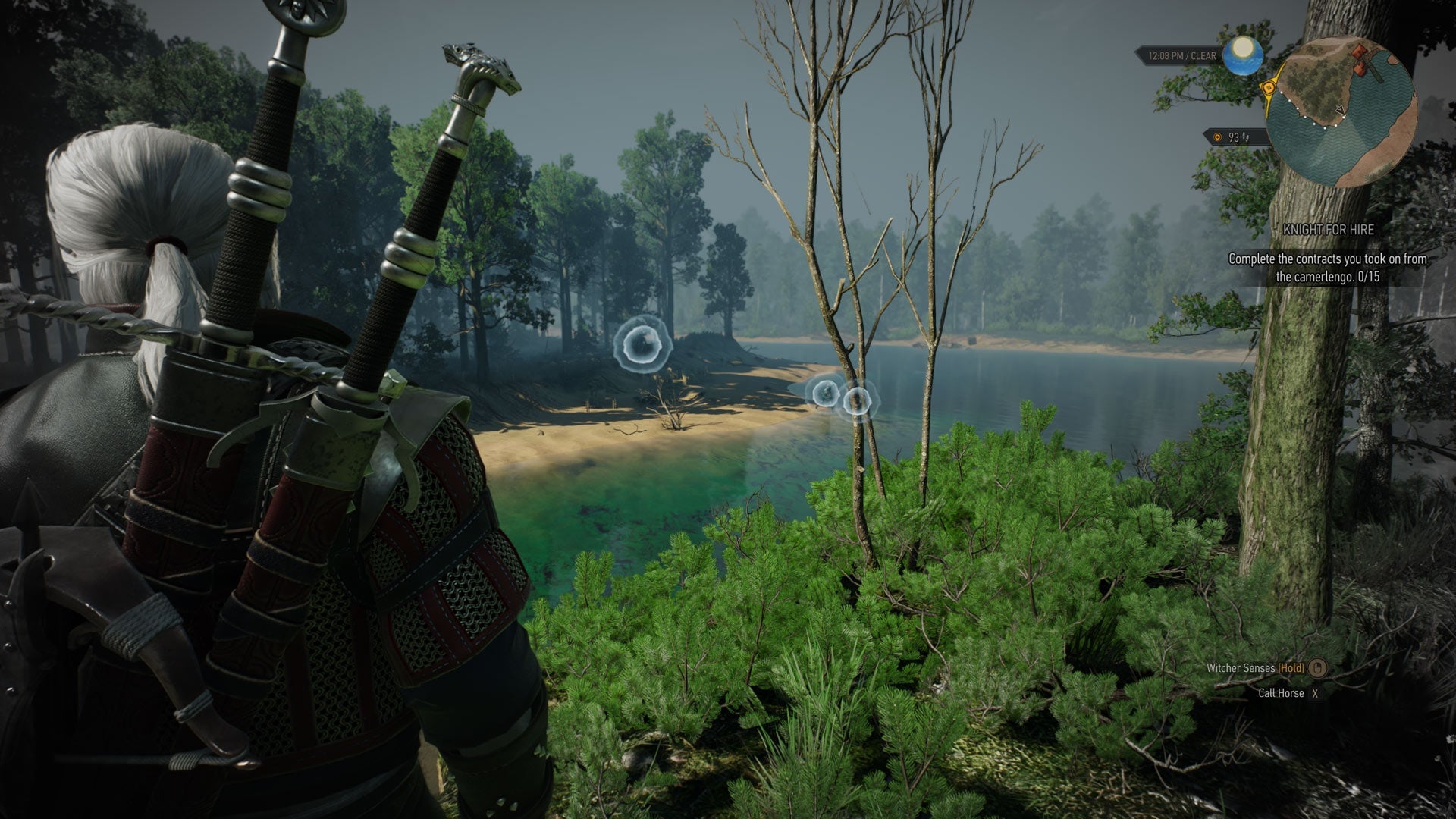Screen dimensions: 1456x819
Task: Click the mouse button icon beside Witcher Senses
Action: pyautogui.click(x=1318, y=669)
